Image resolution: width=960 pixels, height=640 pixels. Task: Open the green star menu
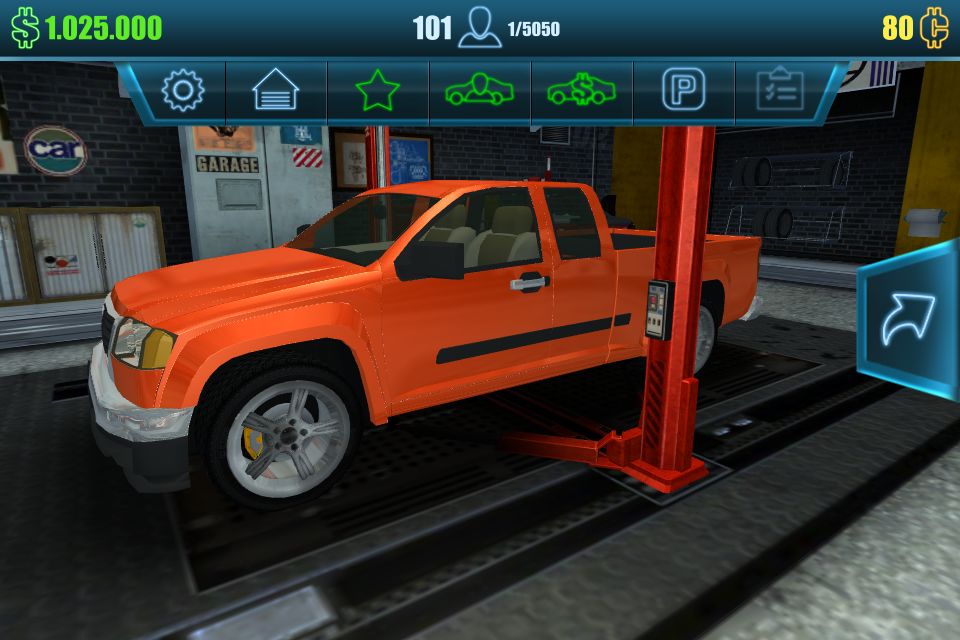coord(378,91)
